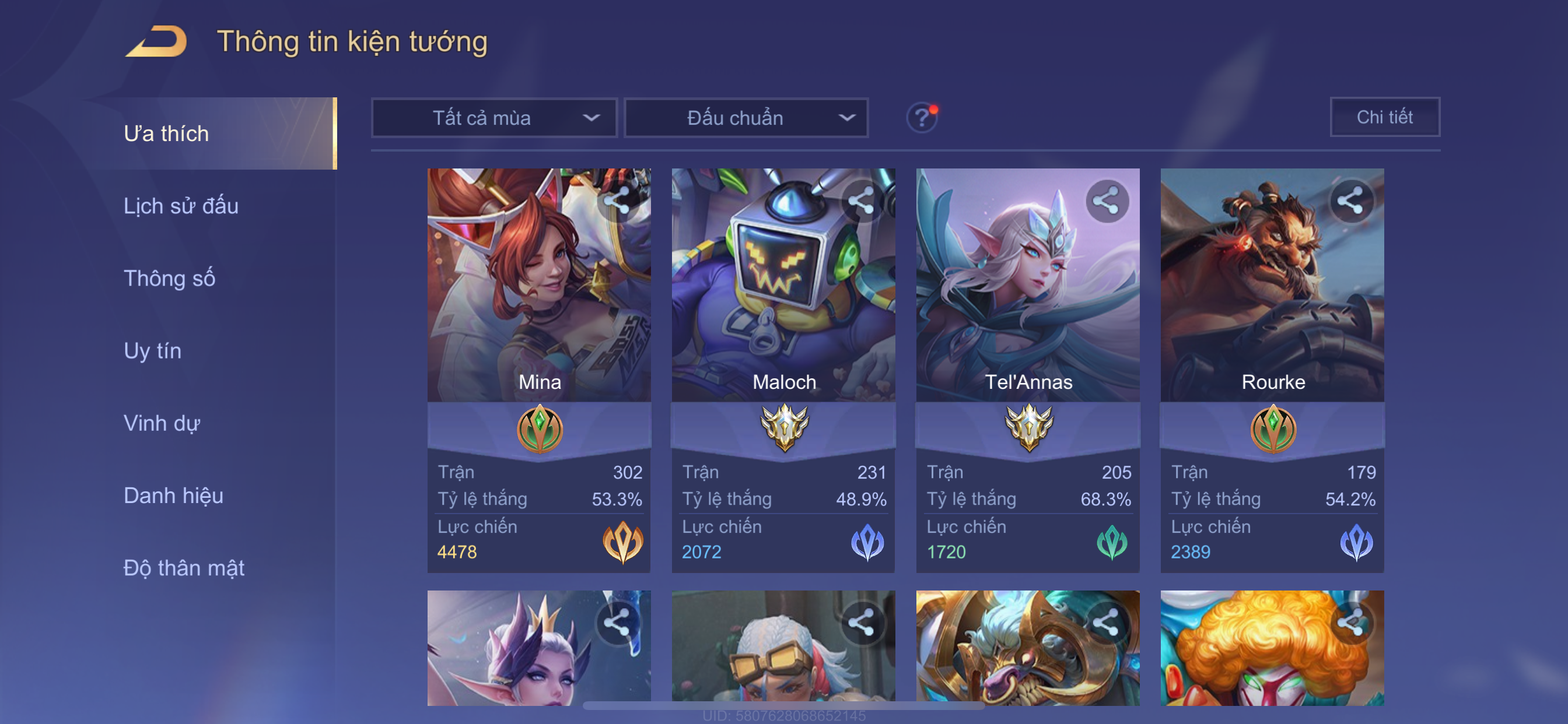
Task: Open the Uy tín section
Action: tap(152, 351)
